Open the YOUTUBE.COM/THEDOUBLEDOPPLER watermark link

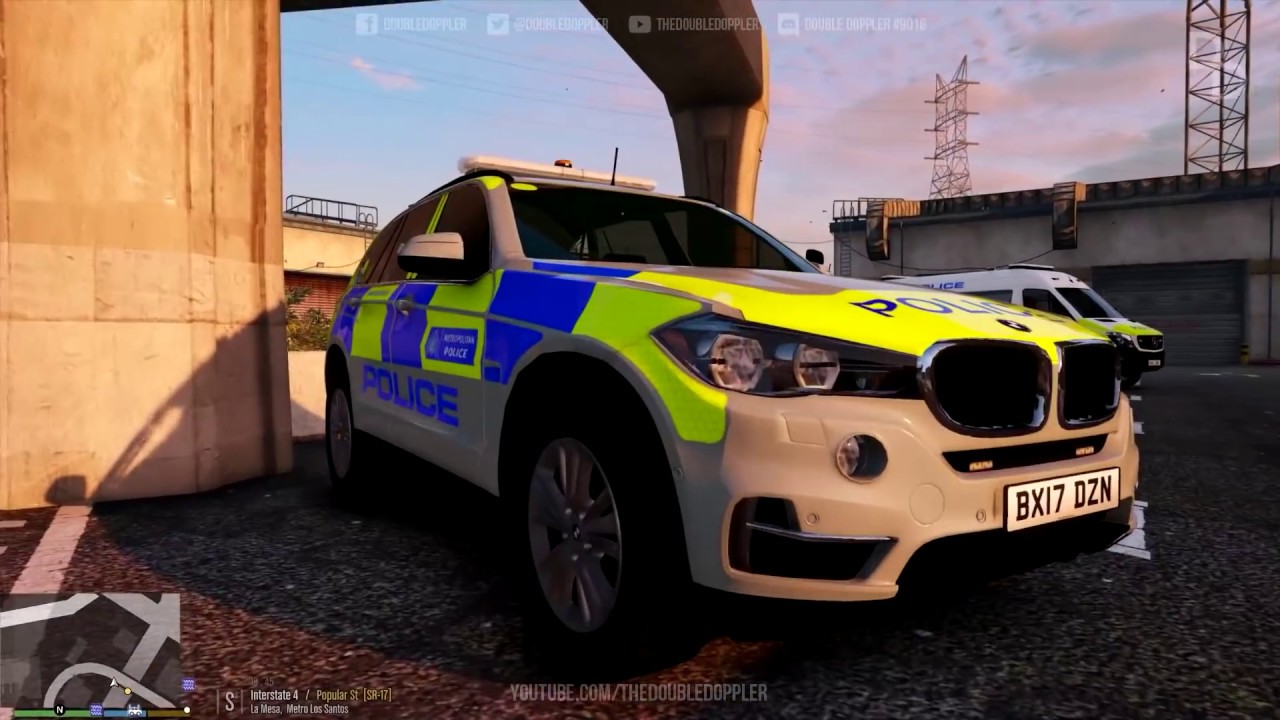pos(637,690)
